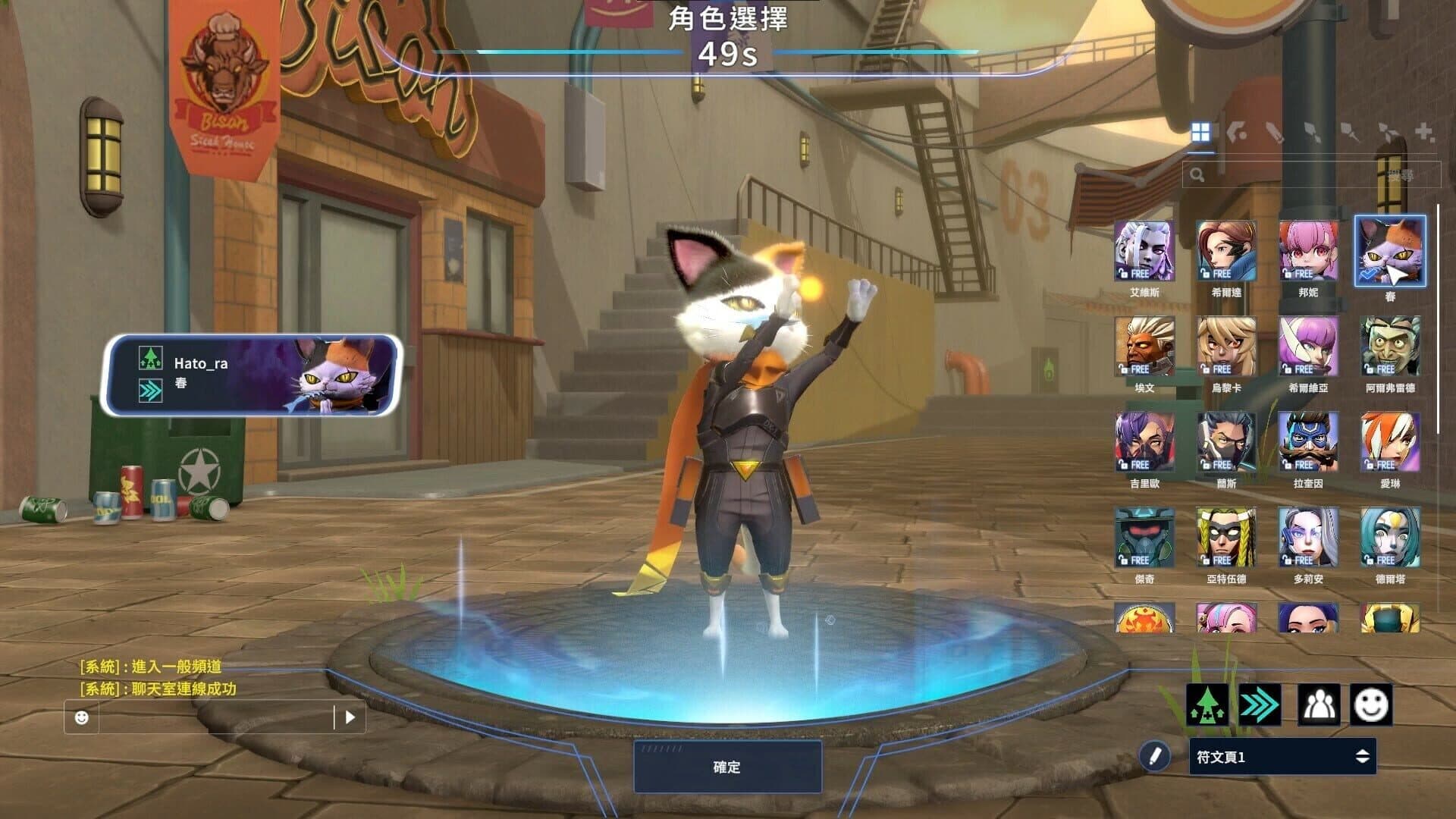The image size is (1456, 819).
Task: Pick the masked character 拉奎因
Action: click(1307, 442)
